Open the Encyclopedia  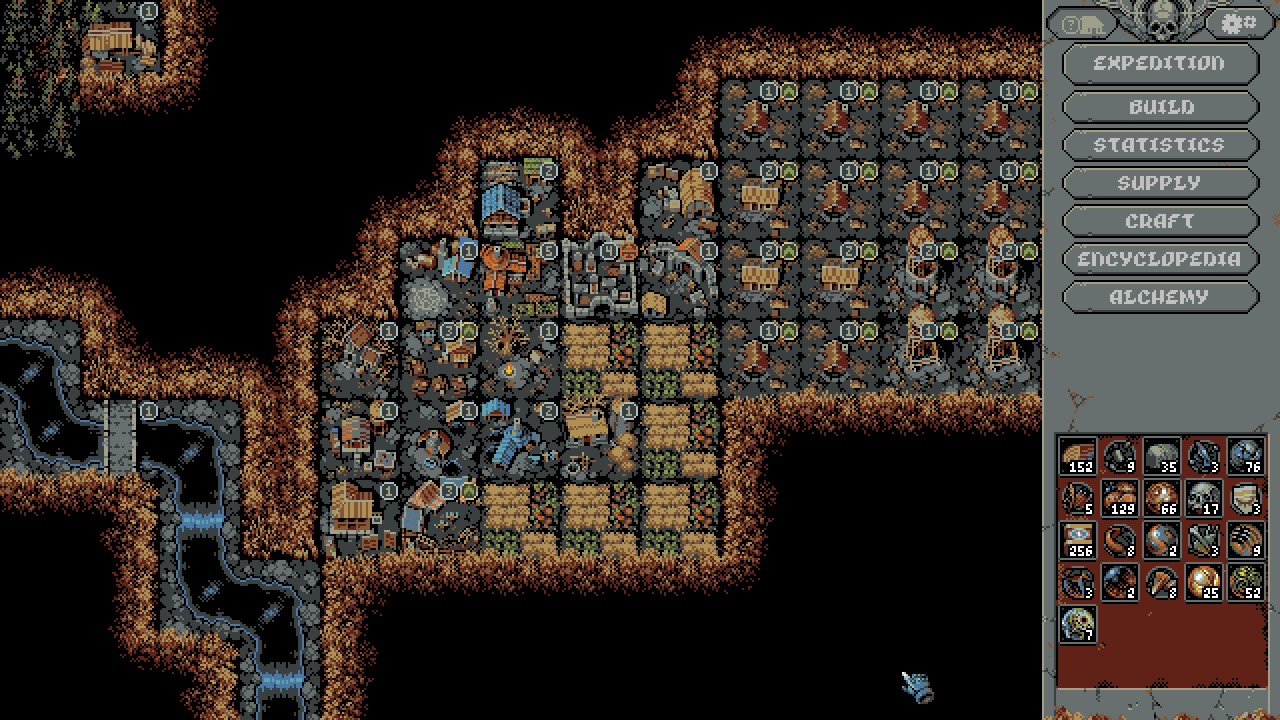click(x=1159, y=259)
